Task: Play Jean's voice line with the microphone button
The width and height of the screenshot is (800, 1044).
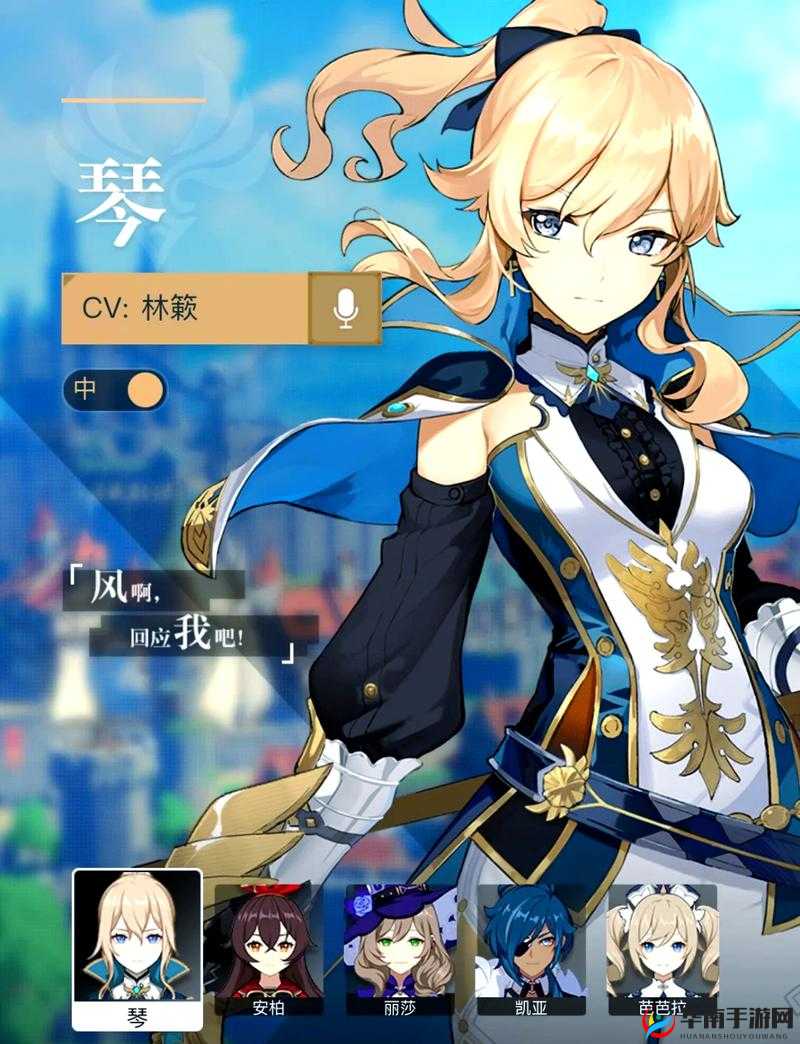Action: tap(345, 308)
